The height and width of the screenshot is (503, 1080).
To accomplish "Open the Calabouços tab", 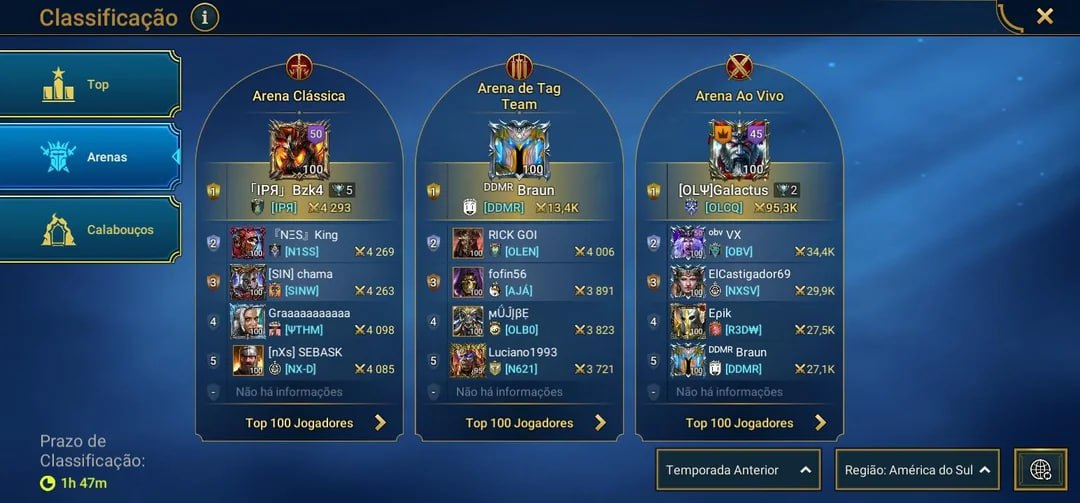I will 90,229.
